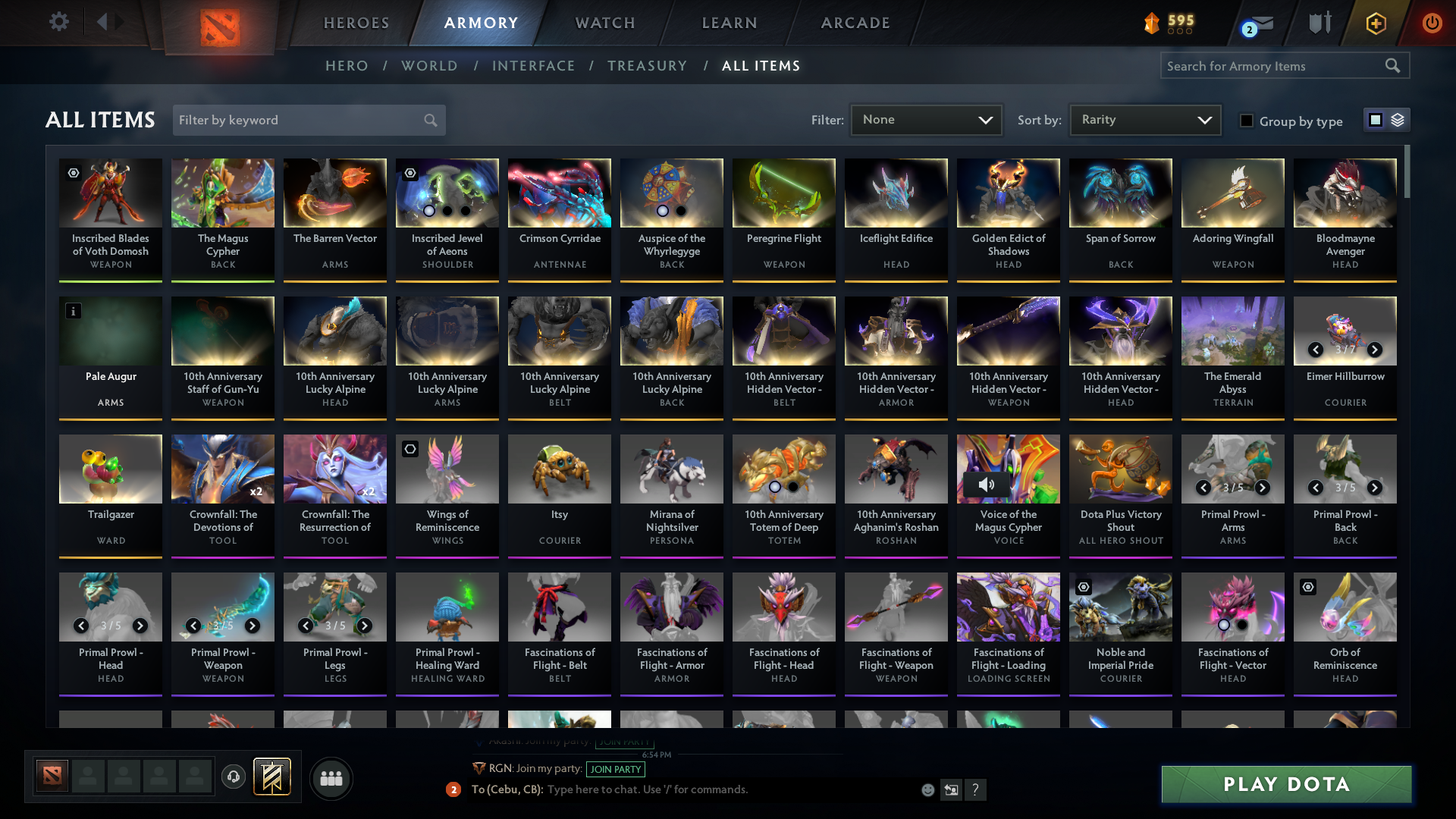Open the Dota Plus hexagon icon
The height and width of the screenshot is (819, 1456).
[x=1376, y=23]
